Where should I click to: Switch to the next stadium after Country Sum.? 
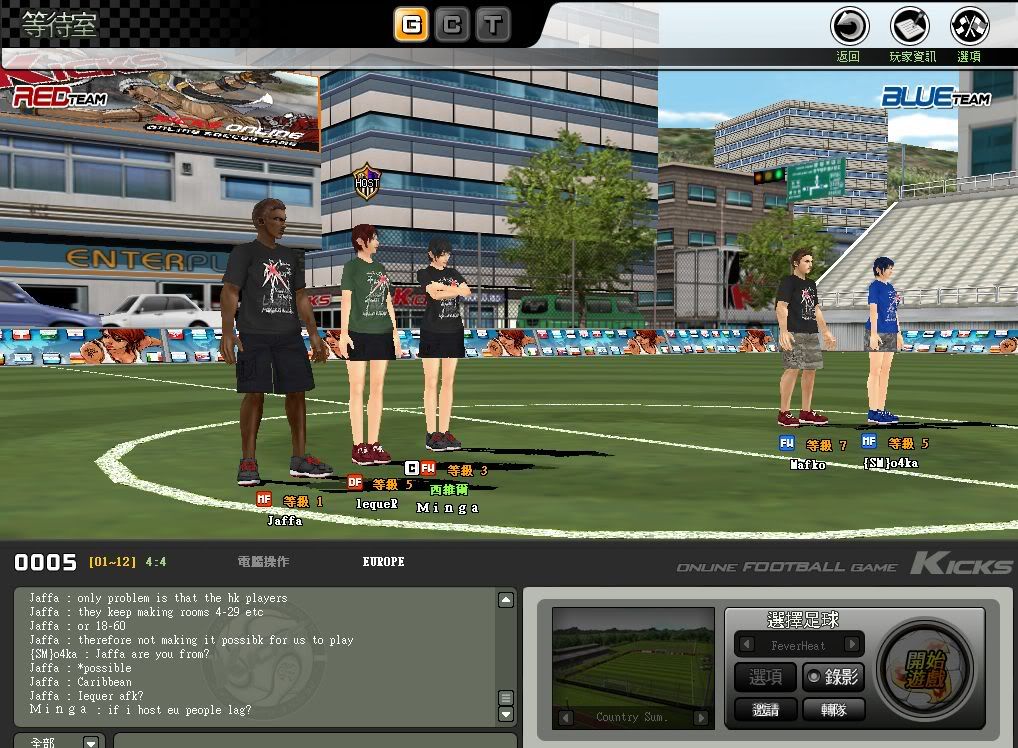click(701, 718)
